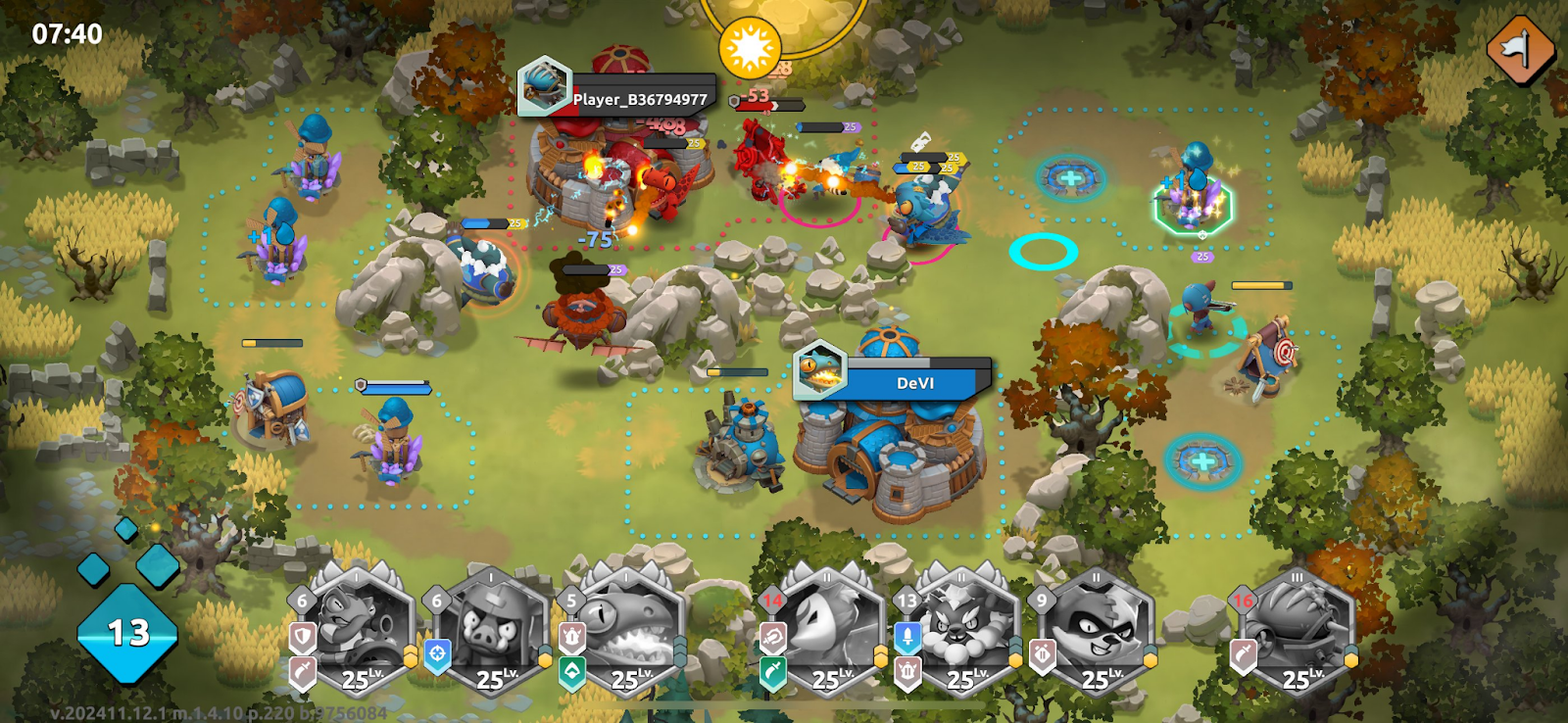Viewport: 1568px width, 723px height.
Task: Select the cost-6 crocodile unit card
Action: coord(359,632)
